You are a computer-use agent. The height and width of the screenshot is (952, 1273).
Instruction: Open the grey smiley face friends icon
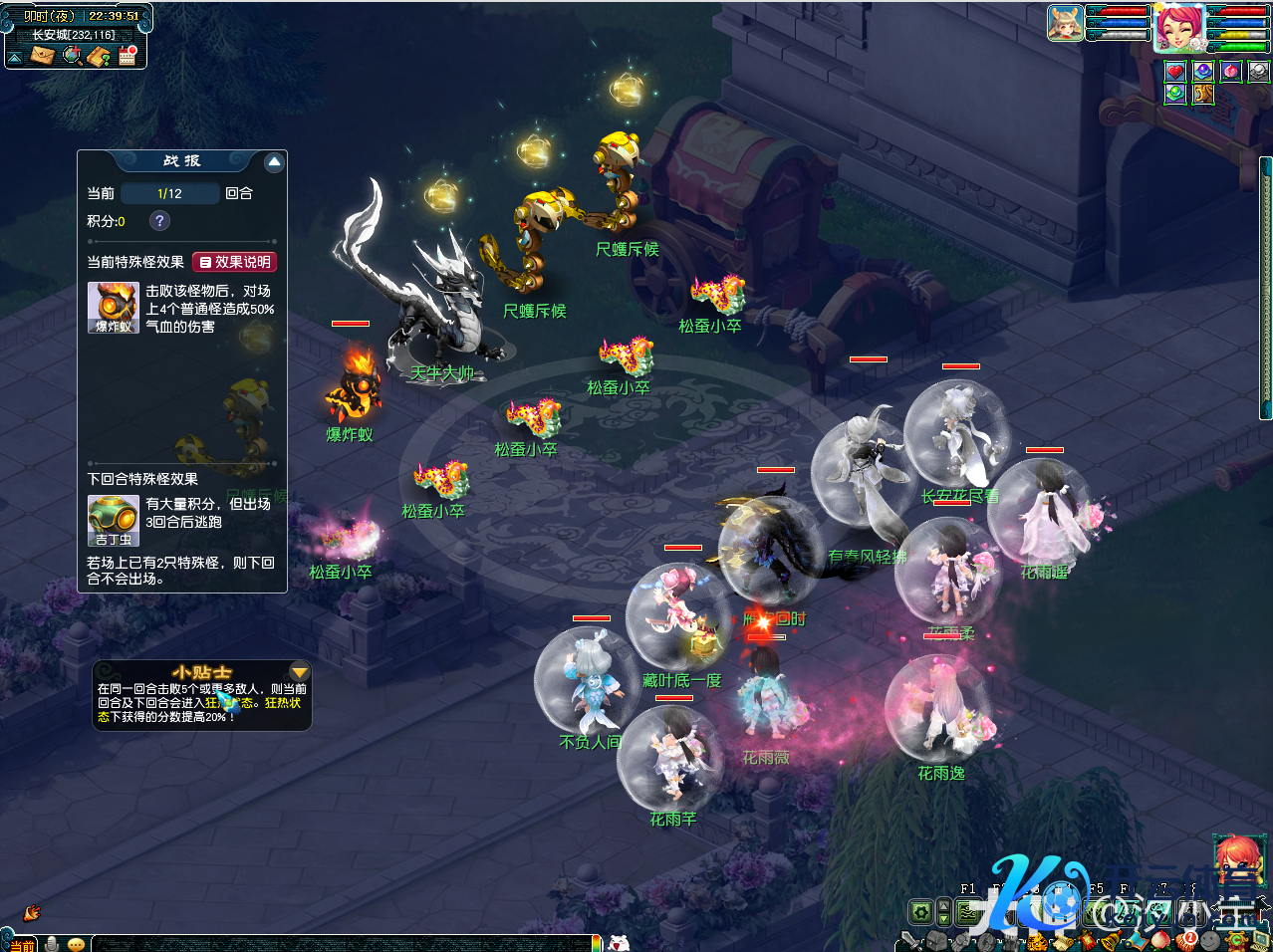(1209, 940)
